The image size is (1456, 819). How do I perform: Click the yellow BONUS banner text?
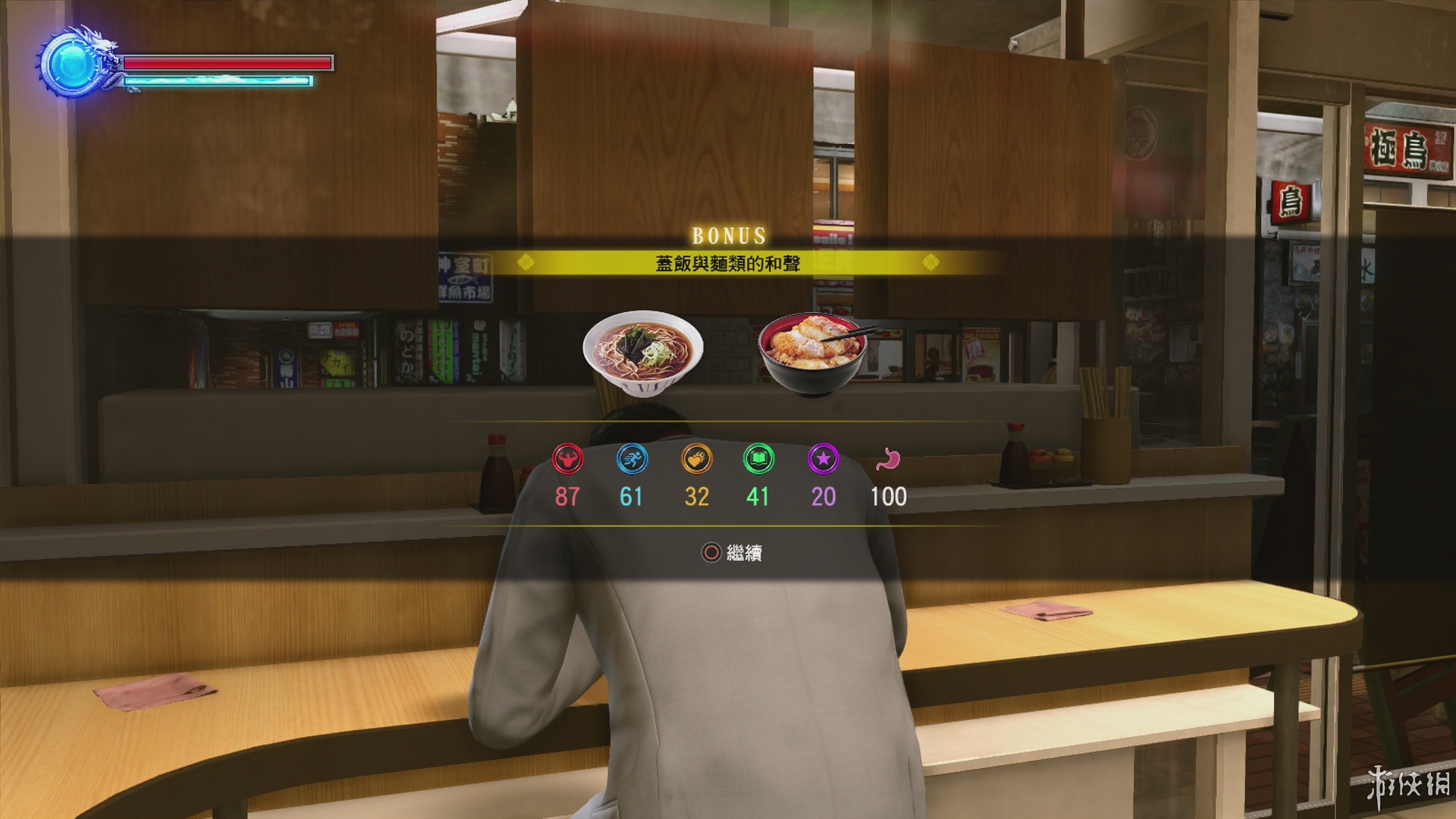point(729,235)
